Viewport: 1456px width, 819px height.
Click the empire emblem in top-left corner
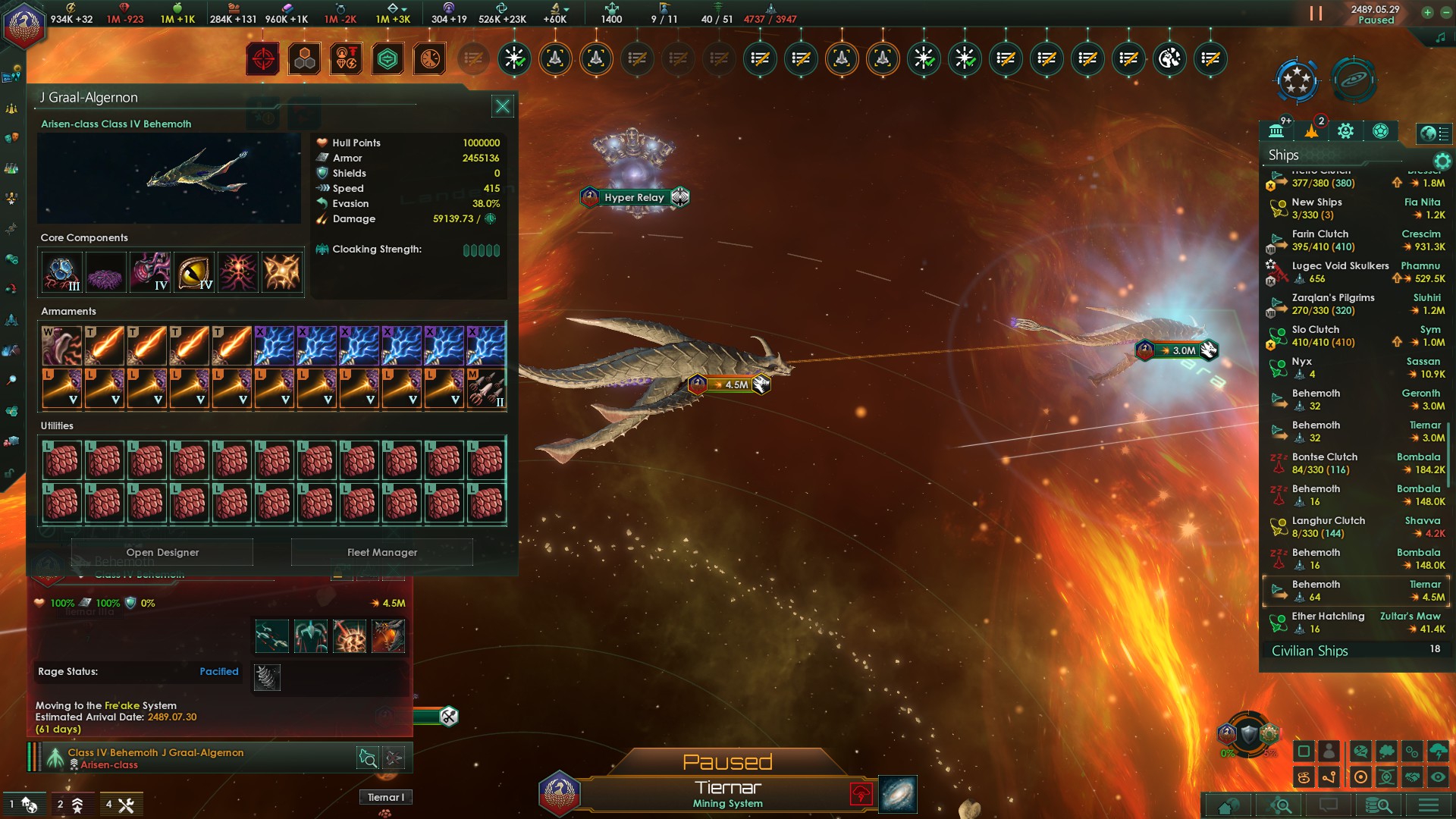click(x=24, y=26)
